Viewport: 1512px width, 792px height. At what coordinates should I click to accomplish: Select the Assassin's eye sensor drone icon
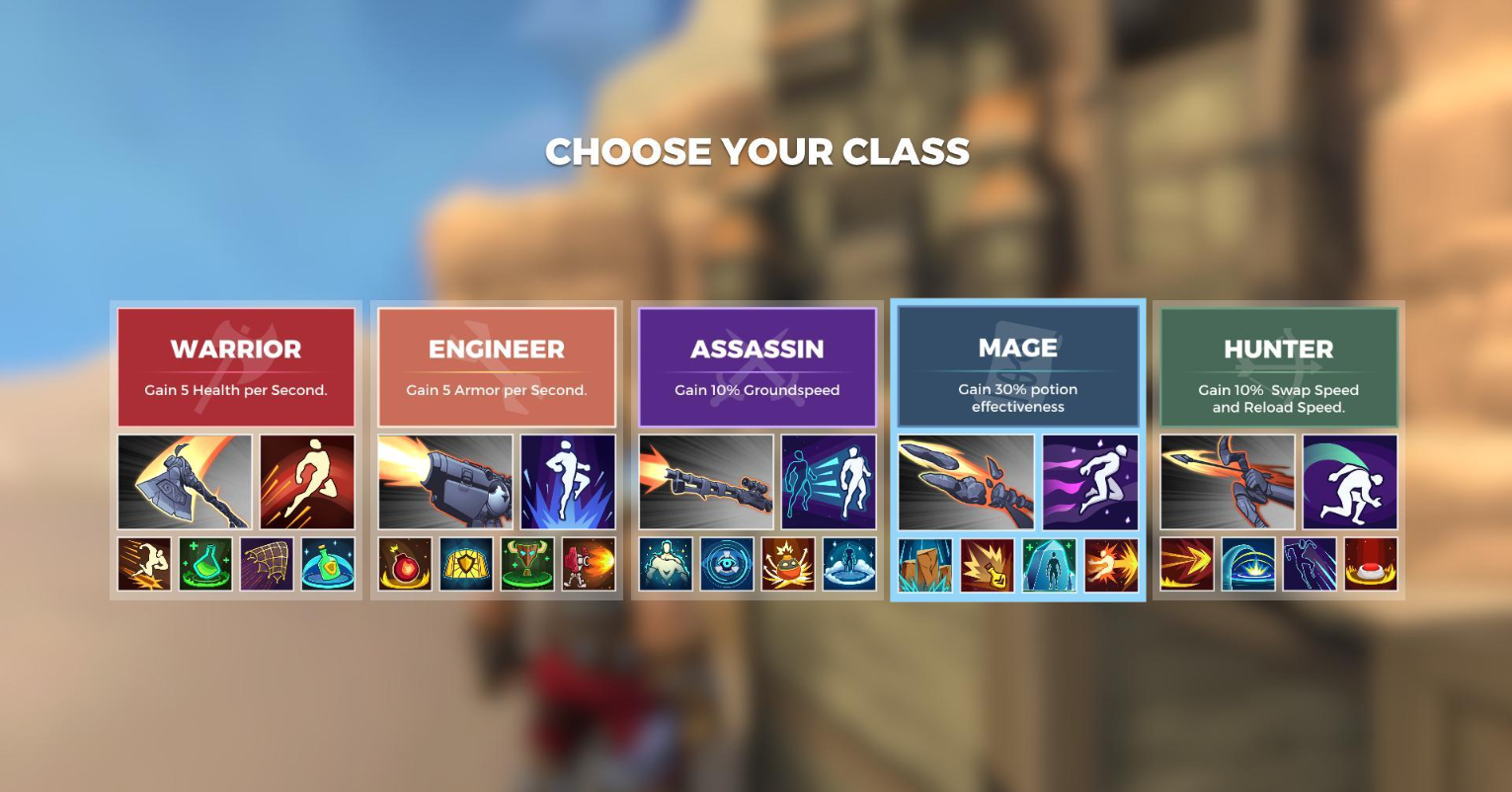click(x=727, y=564)
